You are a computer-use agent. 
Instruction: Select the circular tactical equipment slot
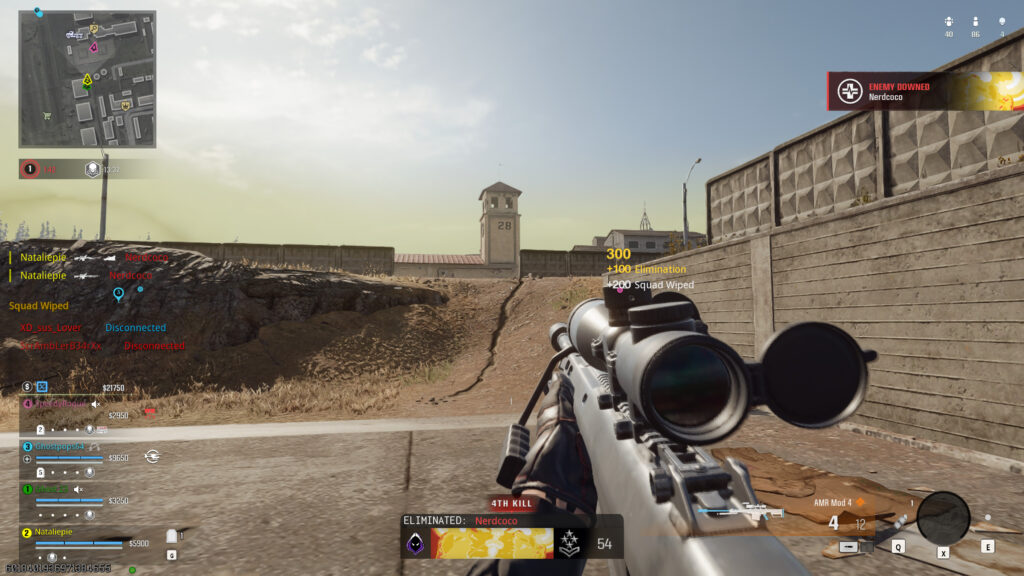pyautogui.click(x=942, y=518)
